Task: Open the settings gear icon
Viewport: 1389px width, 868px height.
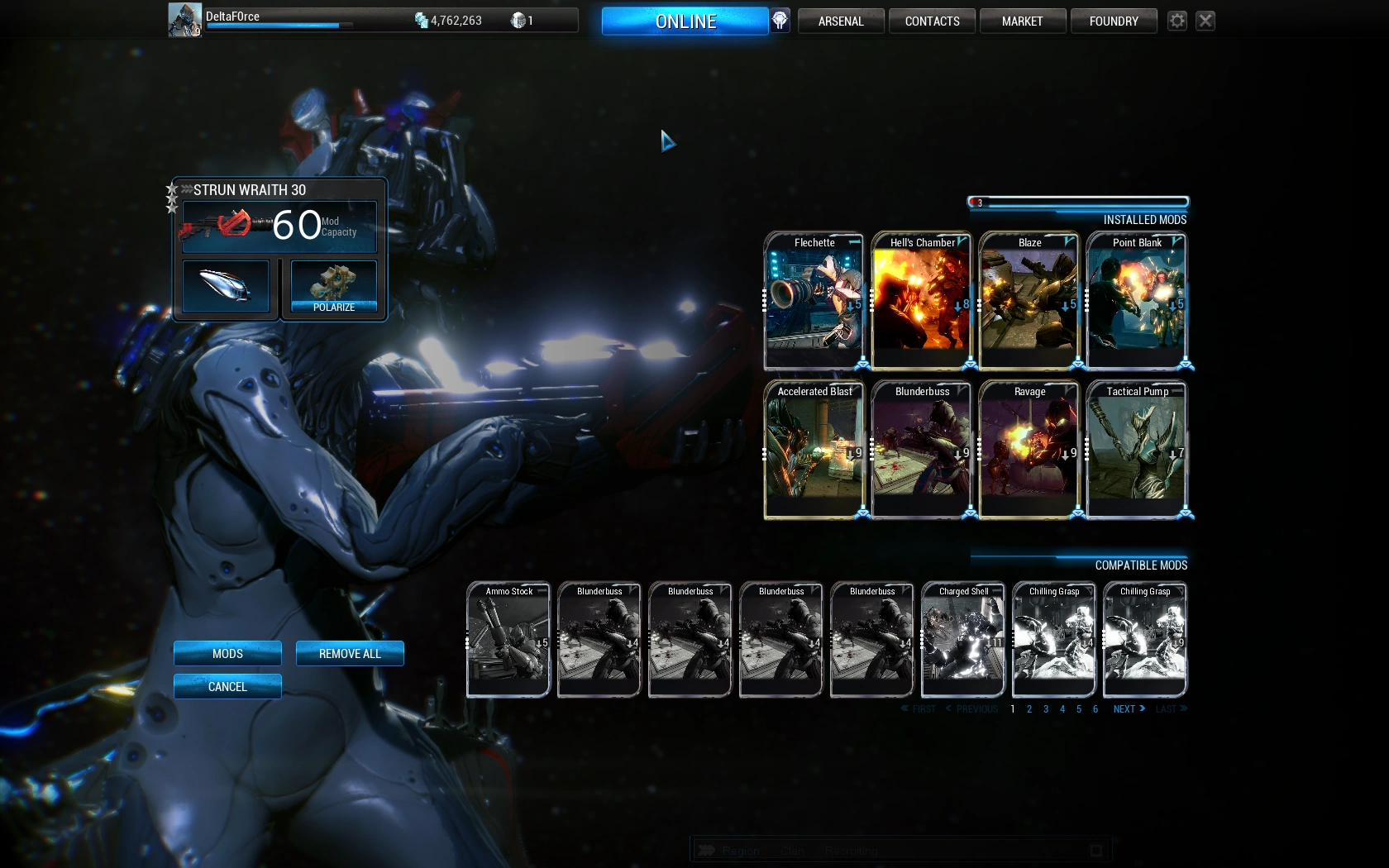Action: 1177,21
